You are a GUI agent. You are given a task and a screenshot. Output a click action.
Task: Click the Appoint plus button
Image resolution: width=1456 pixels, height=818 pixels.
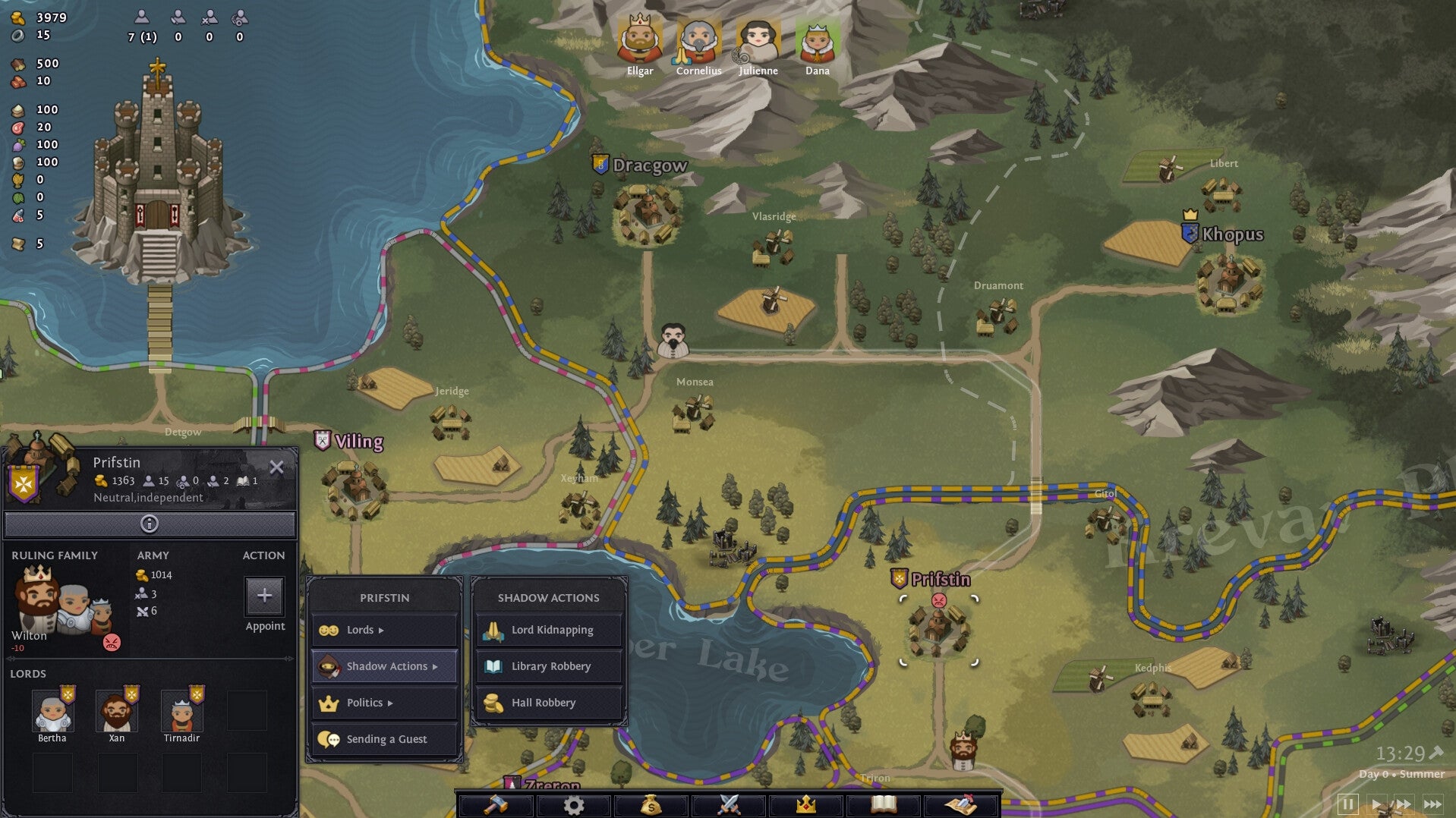[264, 597]
